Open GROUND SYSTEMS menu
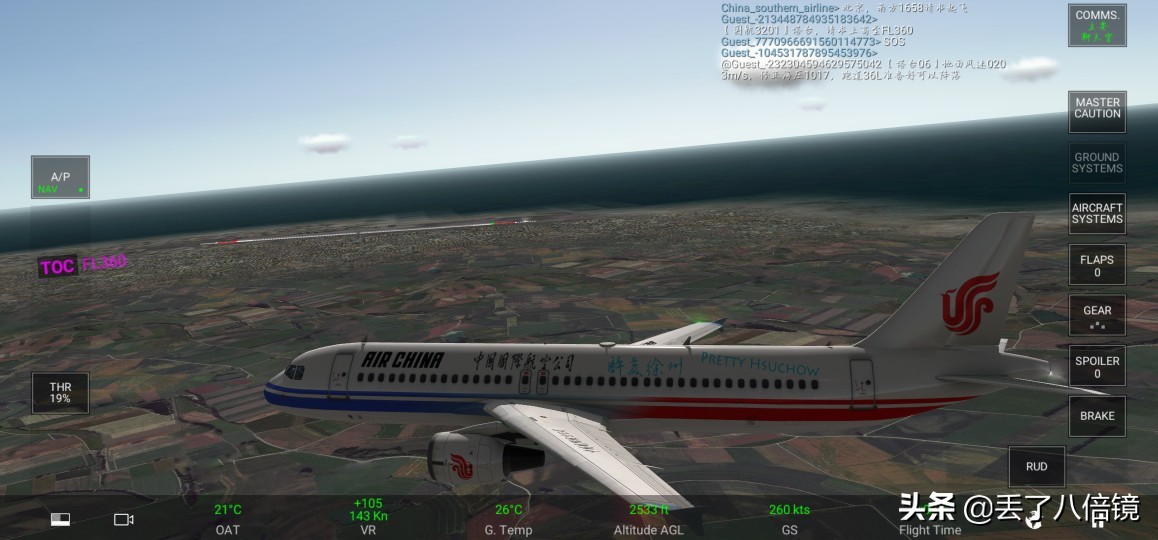This screenshot has width=1158, height=540. 1097,163
